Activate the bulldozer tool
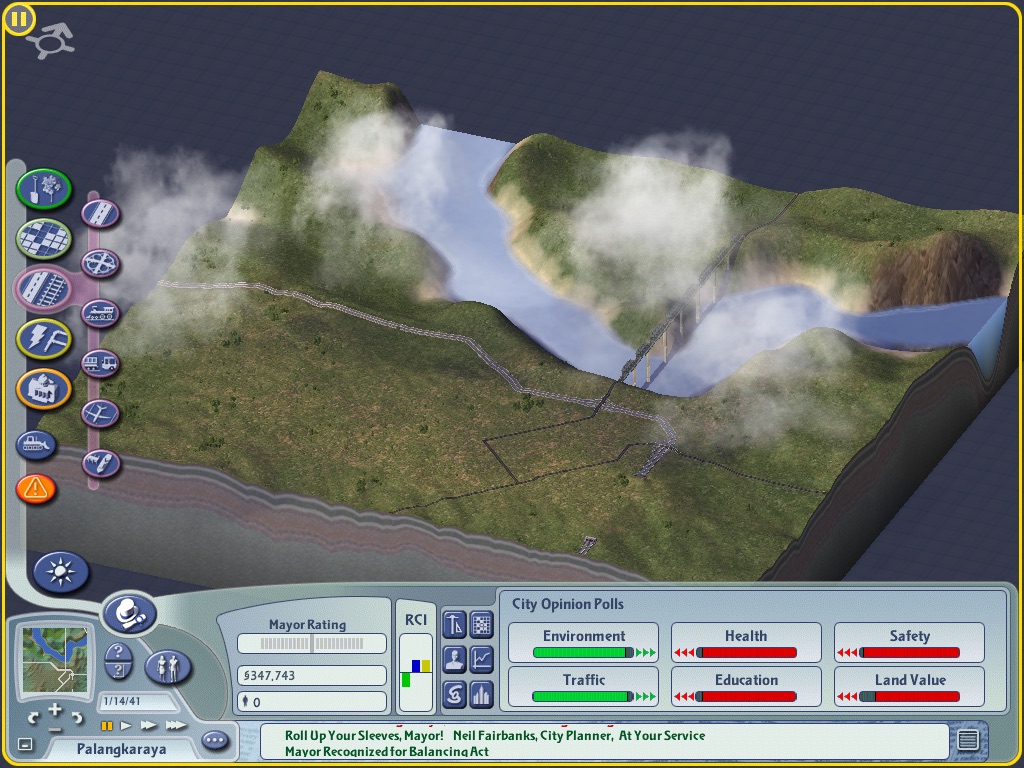1024x768 pixels. click(36, 444)
